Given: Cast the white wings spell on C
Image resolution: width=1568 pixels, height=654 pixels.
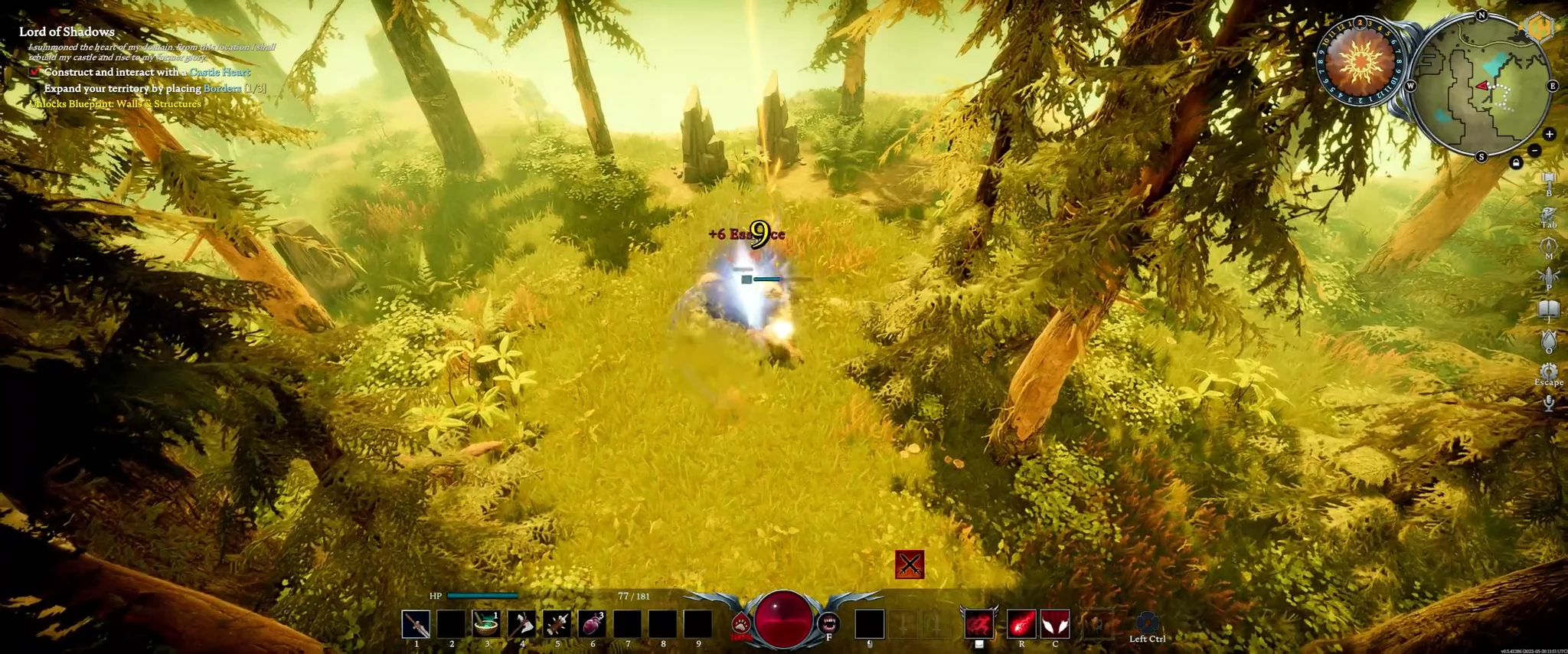Looking at the screenshot, I should pyautogui.click(x=1054, y=624).
